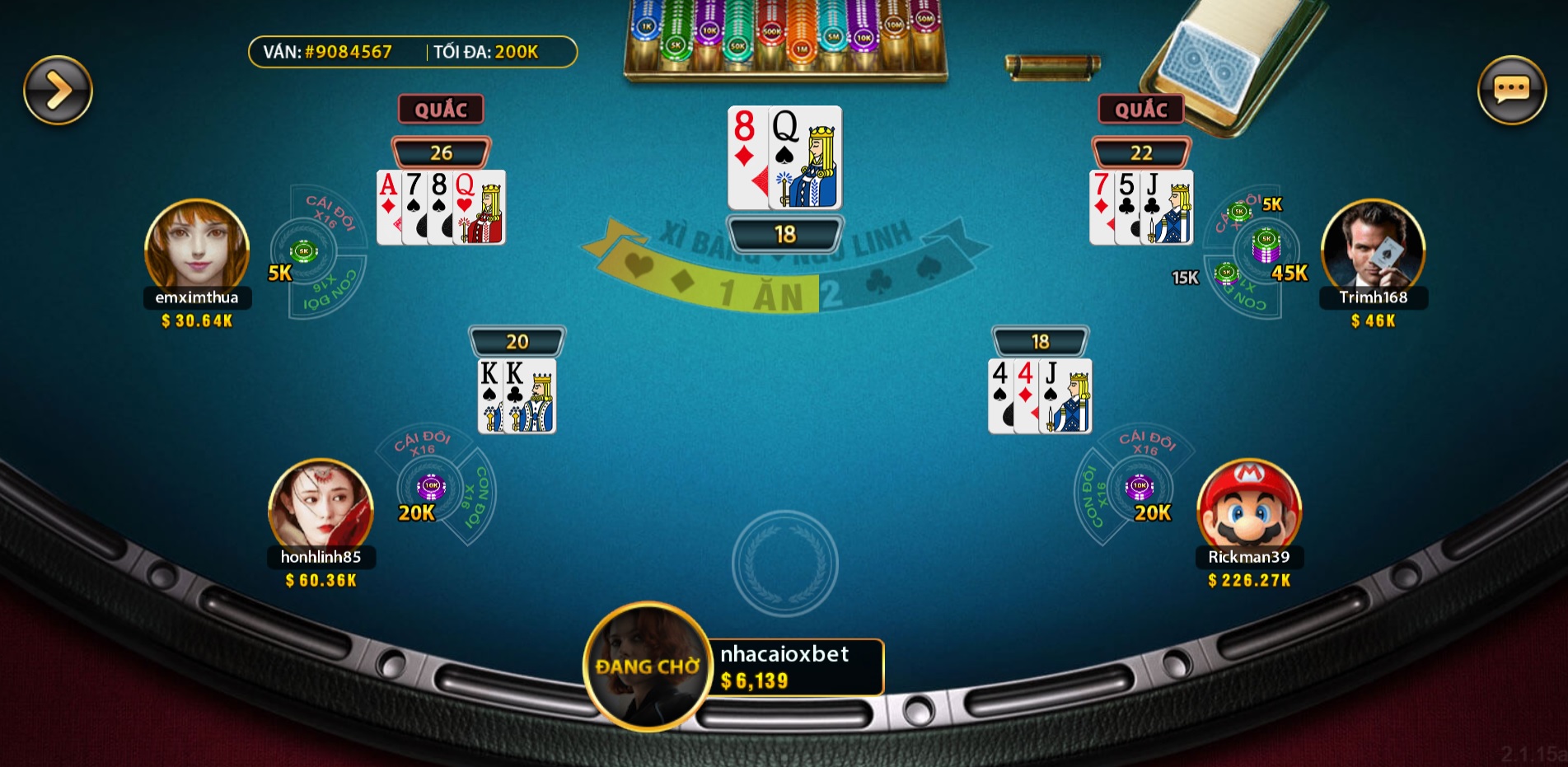
Task: Open the chat bubble button
Action: (x=1511, y=90)
